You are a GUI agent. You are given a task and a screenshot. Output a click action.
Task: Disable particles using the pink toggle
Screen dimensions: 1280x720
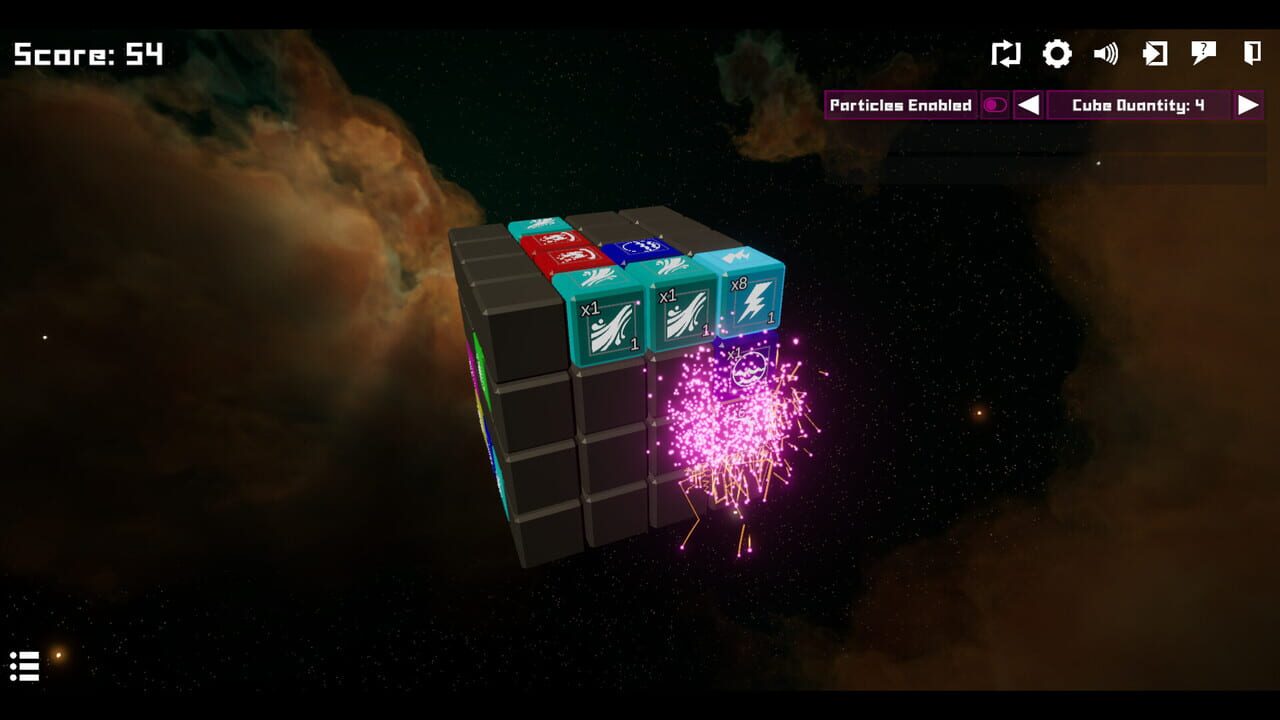994,105
